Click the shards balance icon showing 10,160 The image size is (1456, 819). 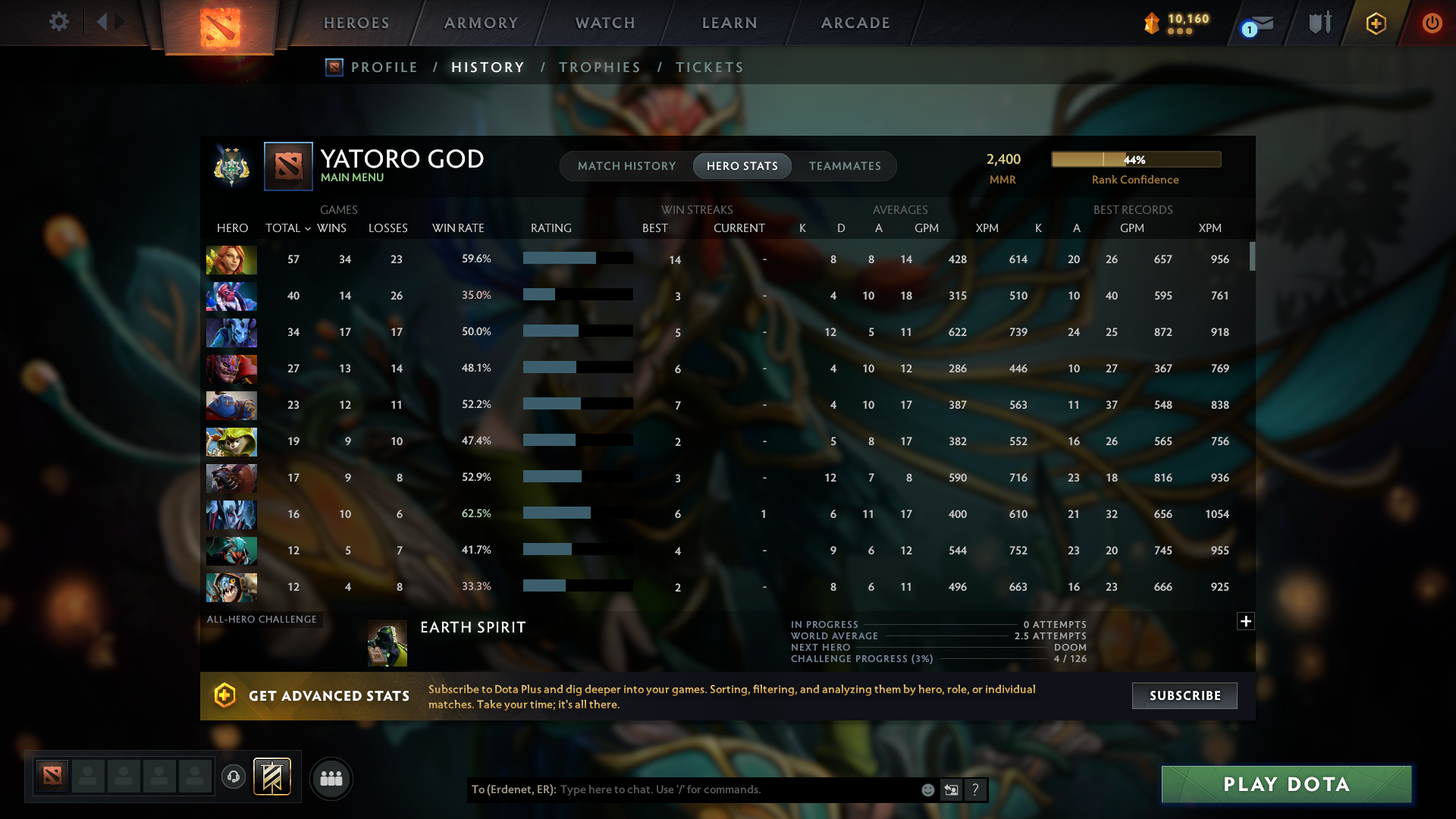pos(1153,24)
